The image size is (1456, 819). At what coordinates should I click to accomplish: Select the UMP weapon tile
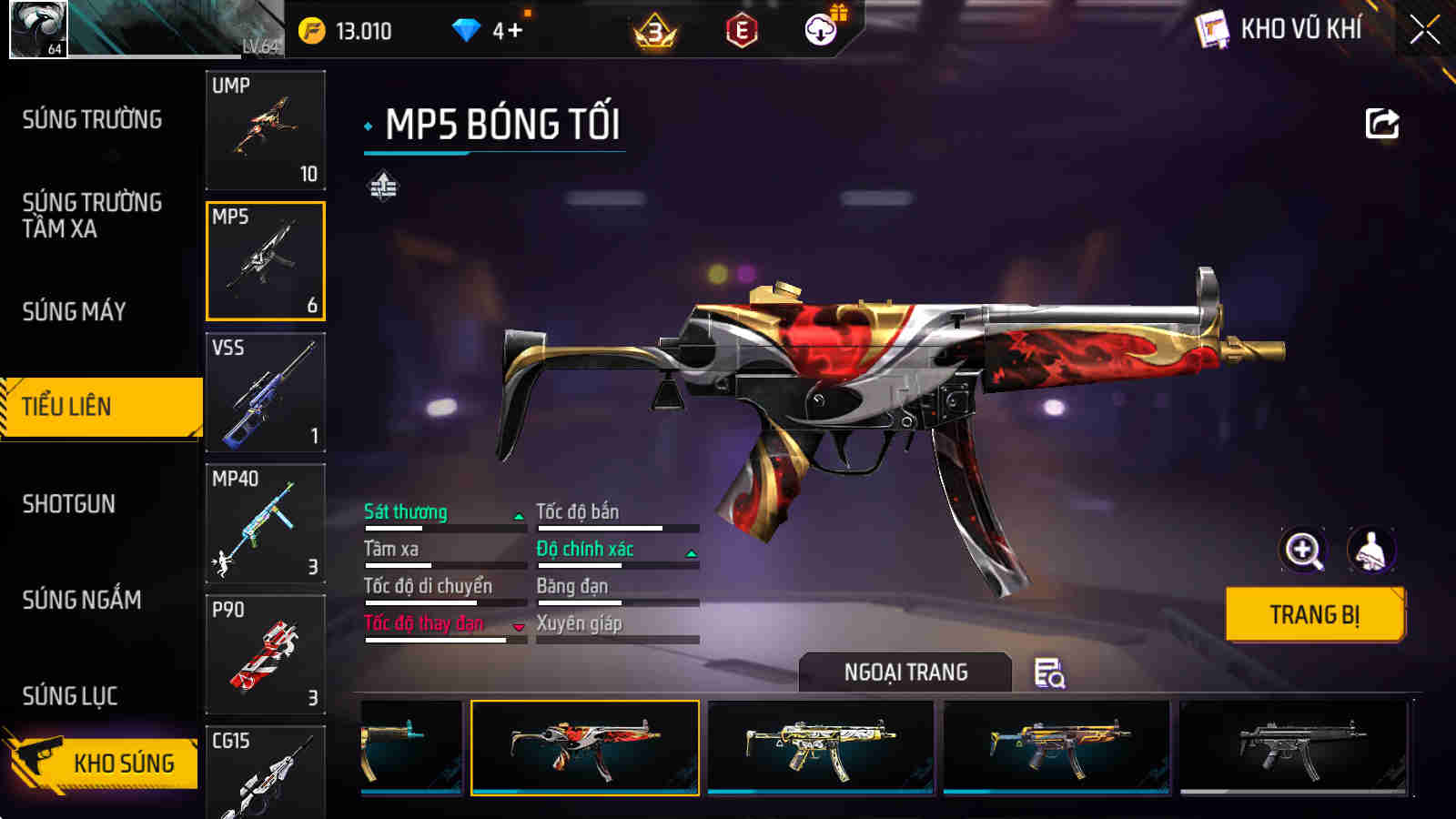pyautogui.click(x=265, y=130)
